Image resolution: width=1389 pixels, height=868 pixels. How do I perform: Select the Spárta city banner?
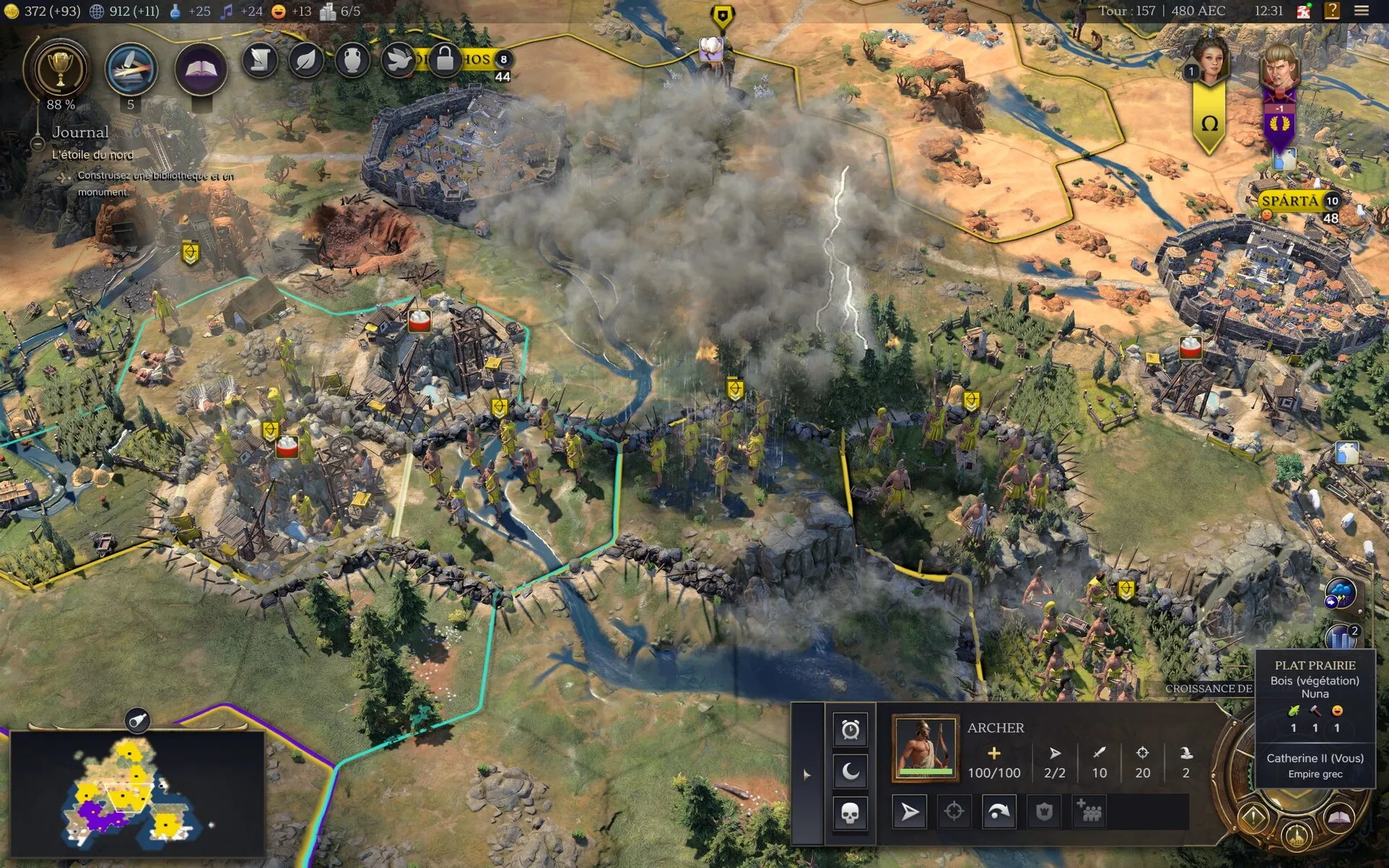[1291, 200]
